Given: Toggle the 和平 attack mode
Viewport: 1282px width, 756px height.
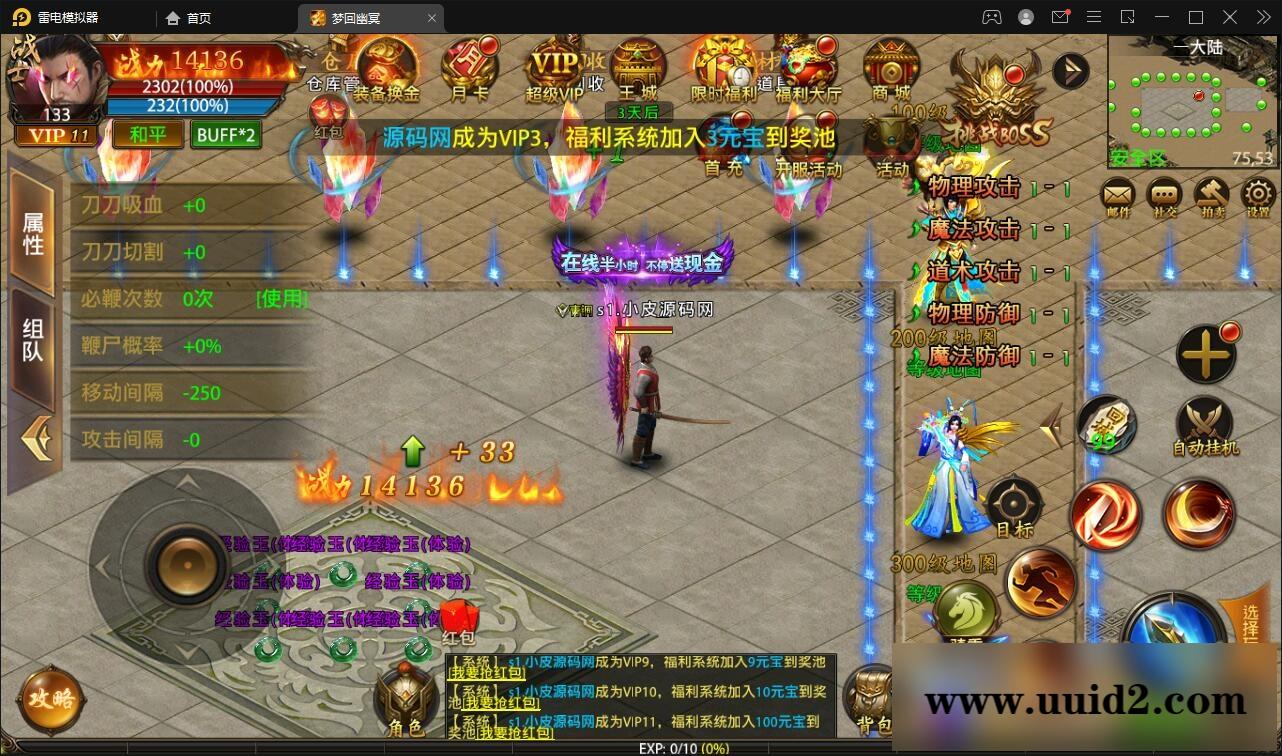Looking at the screenshot, I should (147, 134).
